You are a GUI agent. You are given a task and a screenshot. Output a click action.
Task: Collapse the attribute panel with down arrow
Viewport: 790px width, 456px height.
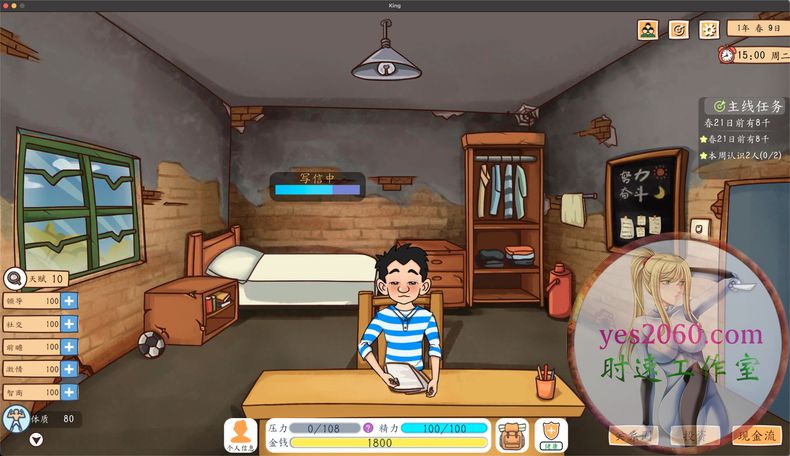click(37, 440)
